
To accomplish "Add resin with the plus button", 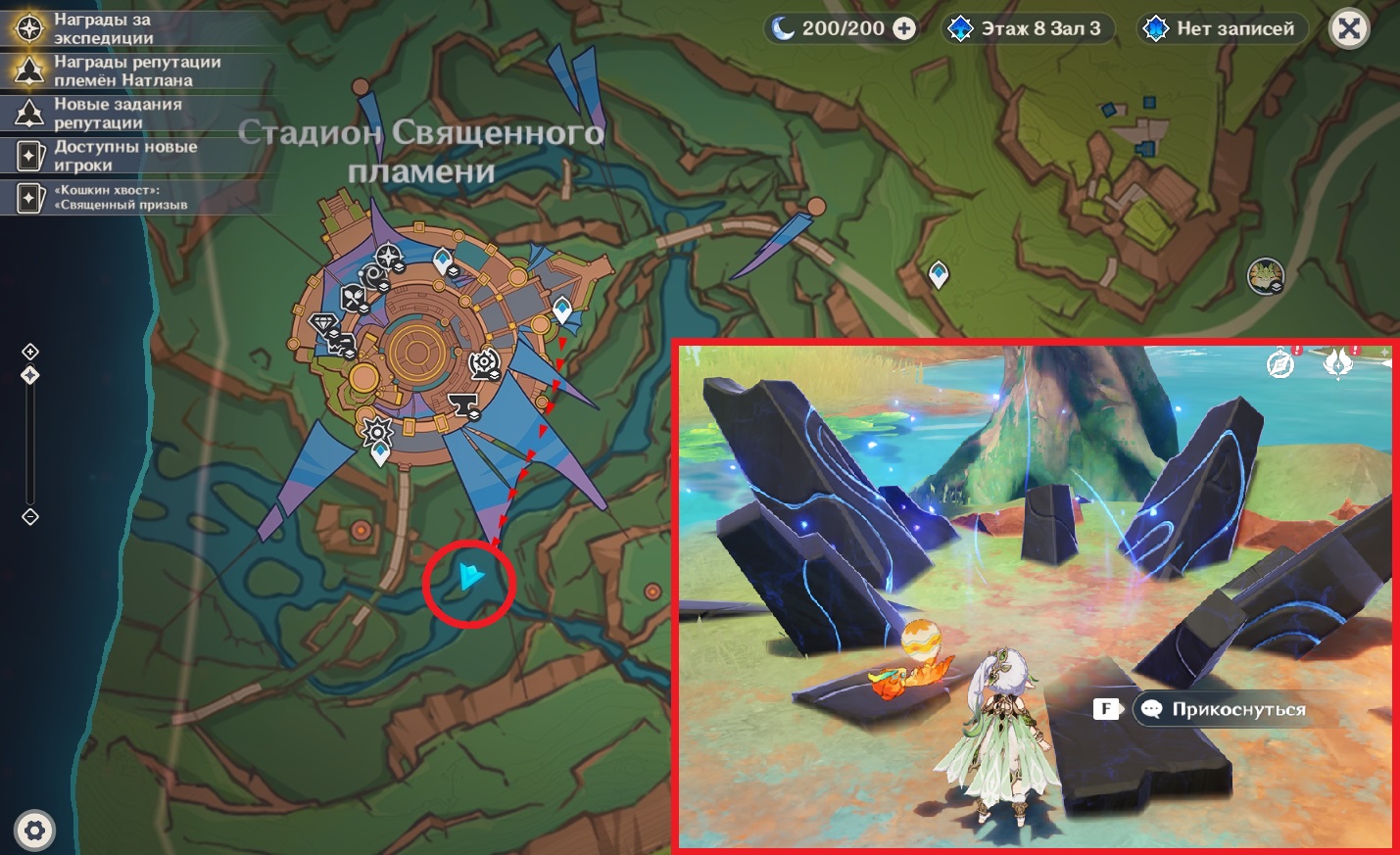I will pyautogui.click(x=904, y=29).
